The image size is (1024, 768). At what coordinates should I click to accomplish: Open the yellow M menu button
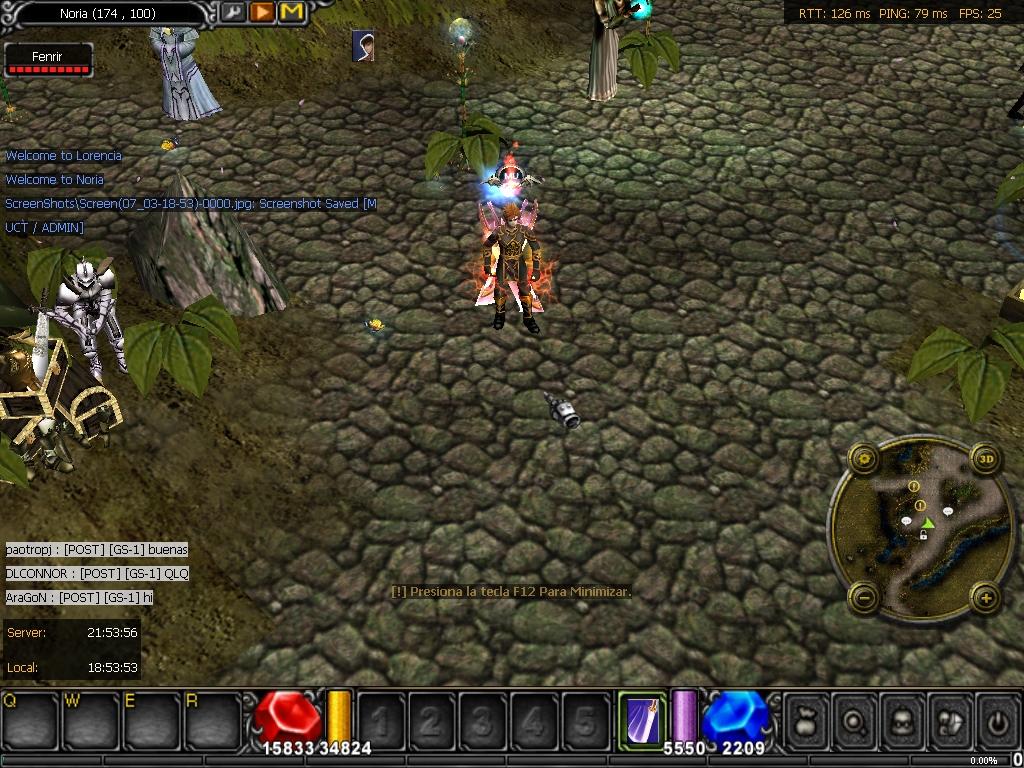(292, 12)
